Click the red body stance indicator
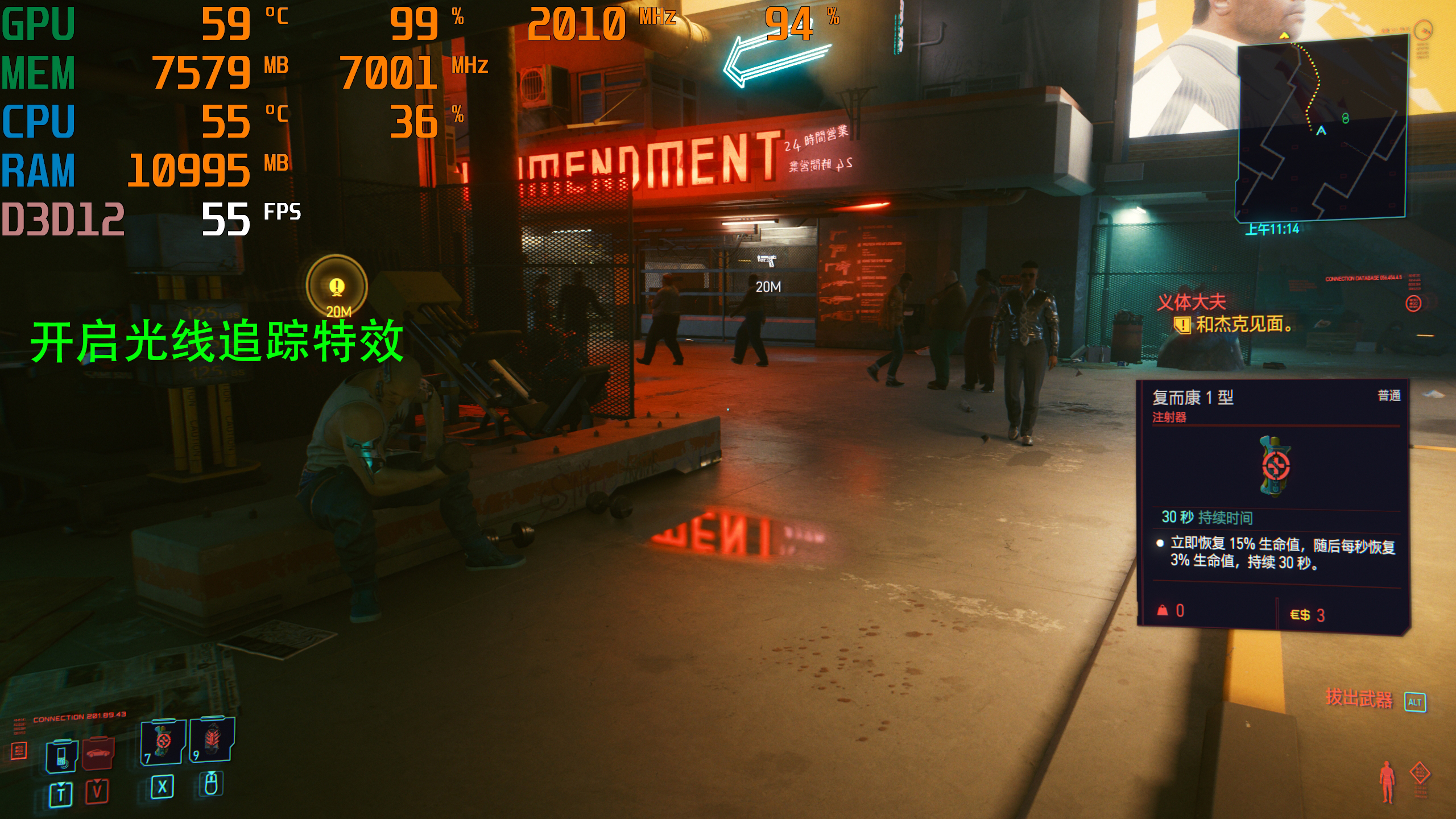Image resolution: width=1456 pixels, height=819 pixels. coord(1388,782)
